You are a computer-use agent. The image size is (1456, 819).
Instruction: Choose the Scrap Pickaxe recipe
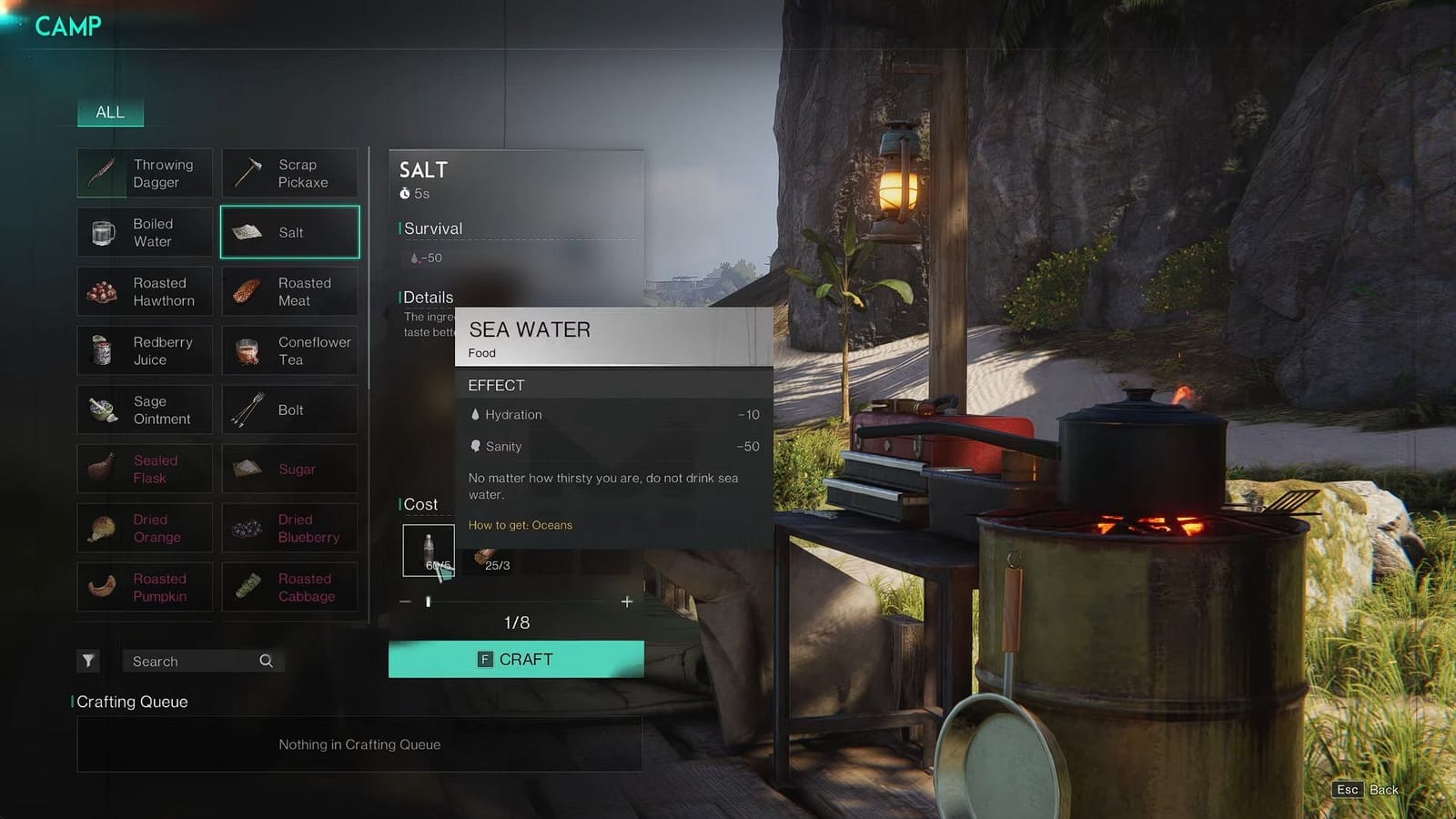(x=289, y=173)
